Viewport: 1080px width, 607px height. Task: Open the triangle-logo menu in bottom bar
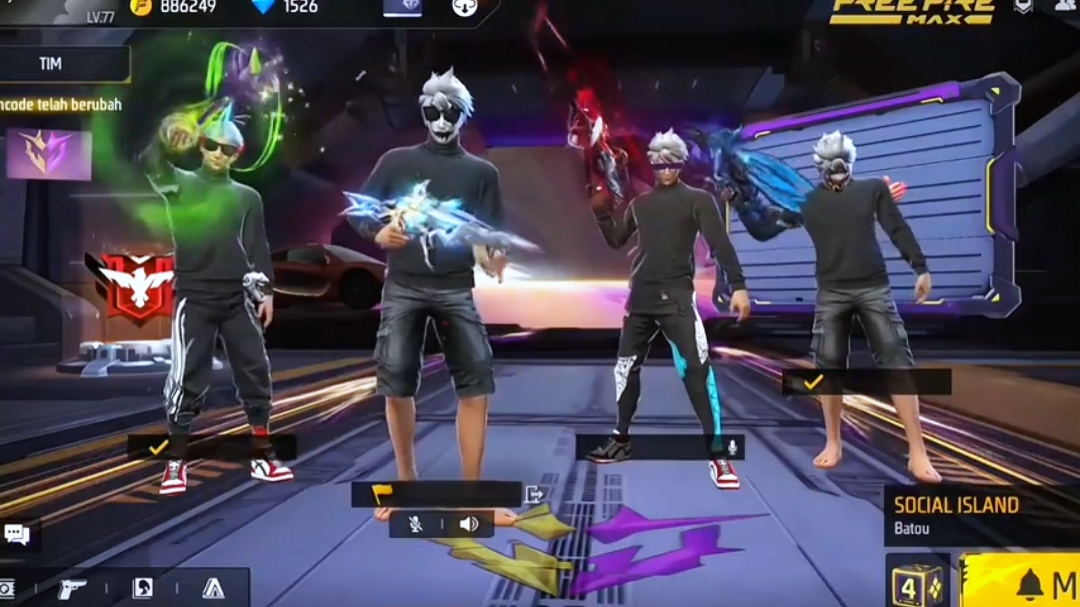(x=214, y=589)
